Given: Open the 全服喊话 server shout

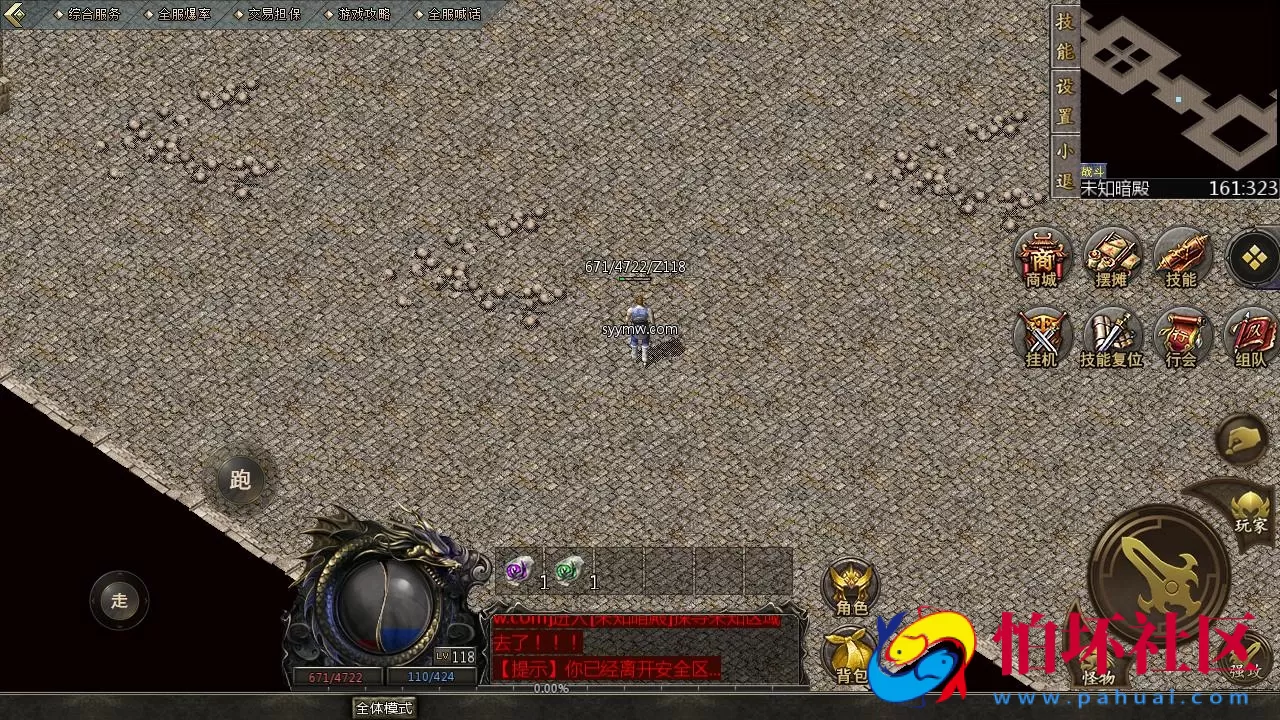Looking at the screenshot, I should coord(454,14).
